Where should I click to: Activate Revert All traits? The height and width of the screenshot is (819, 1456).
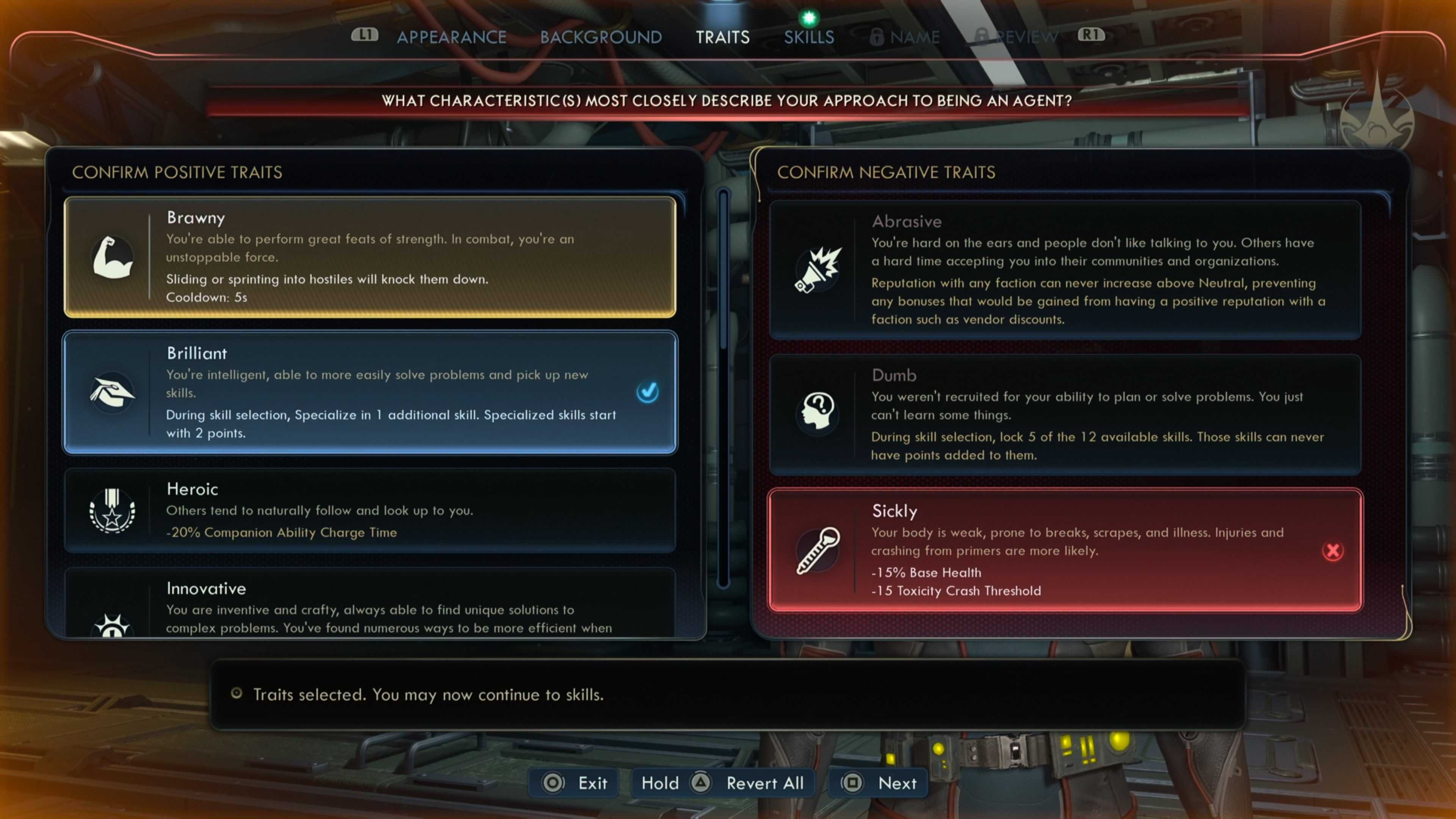(x=723, y=783)
